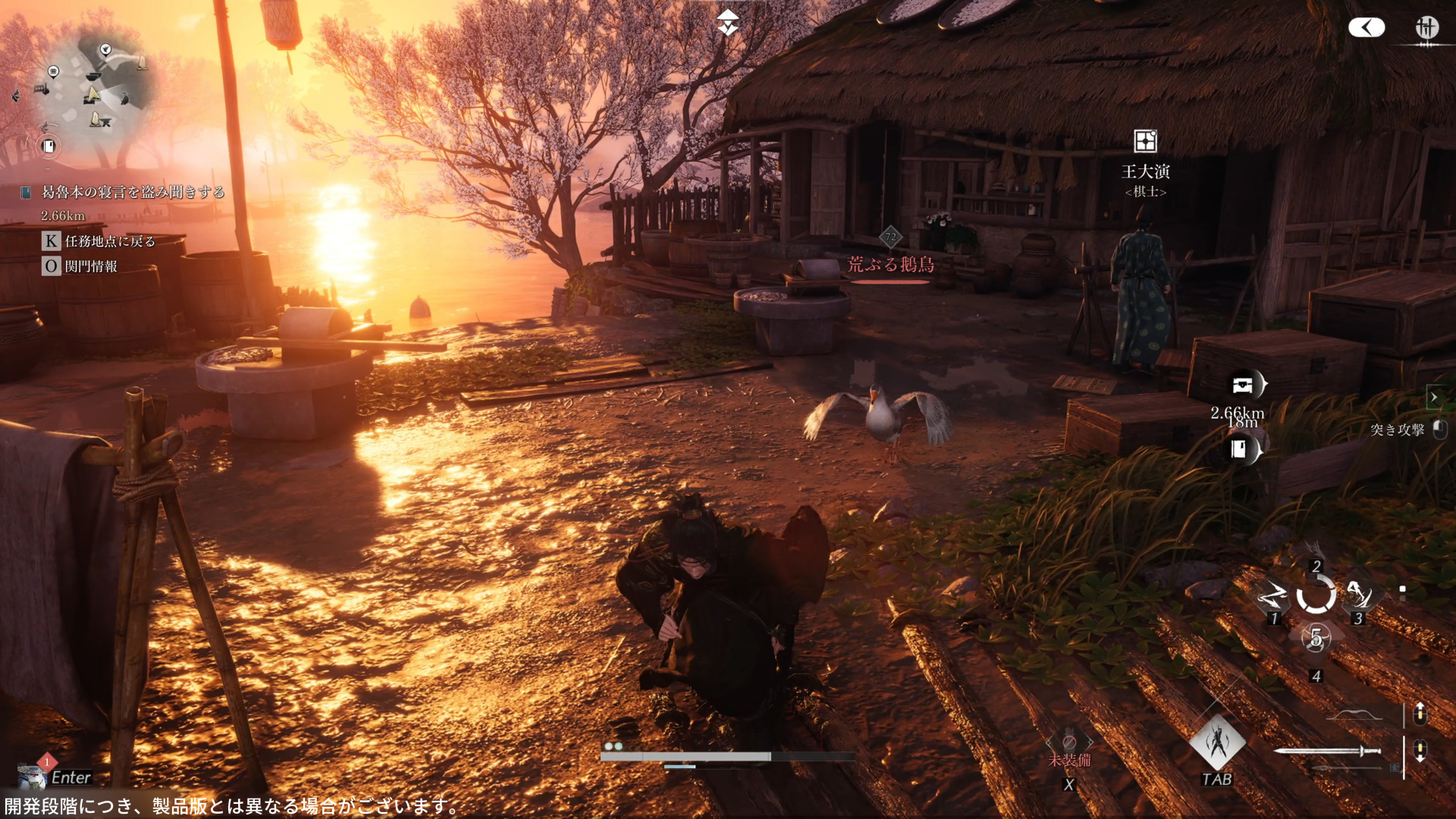
Task: Select the book quest marker on the minimap
Action: click(x=49, y=146)
